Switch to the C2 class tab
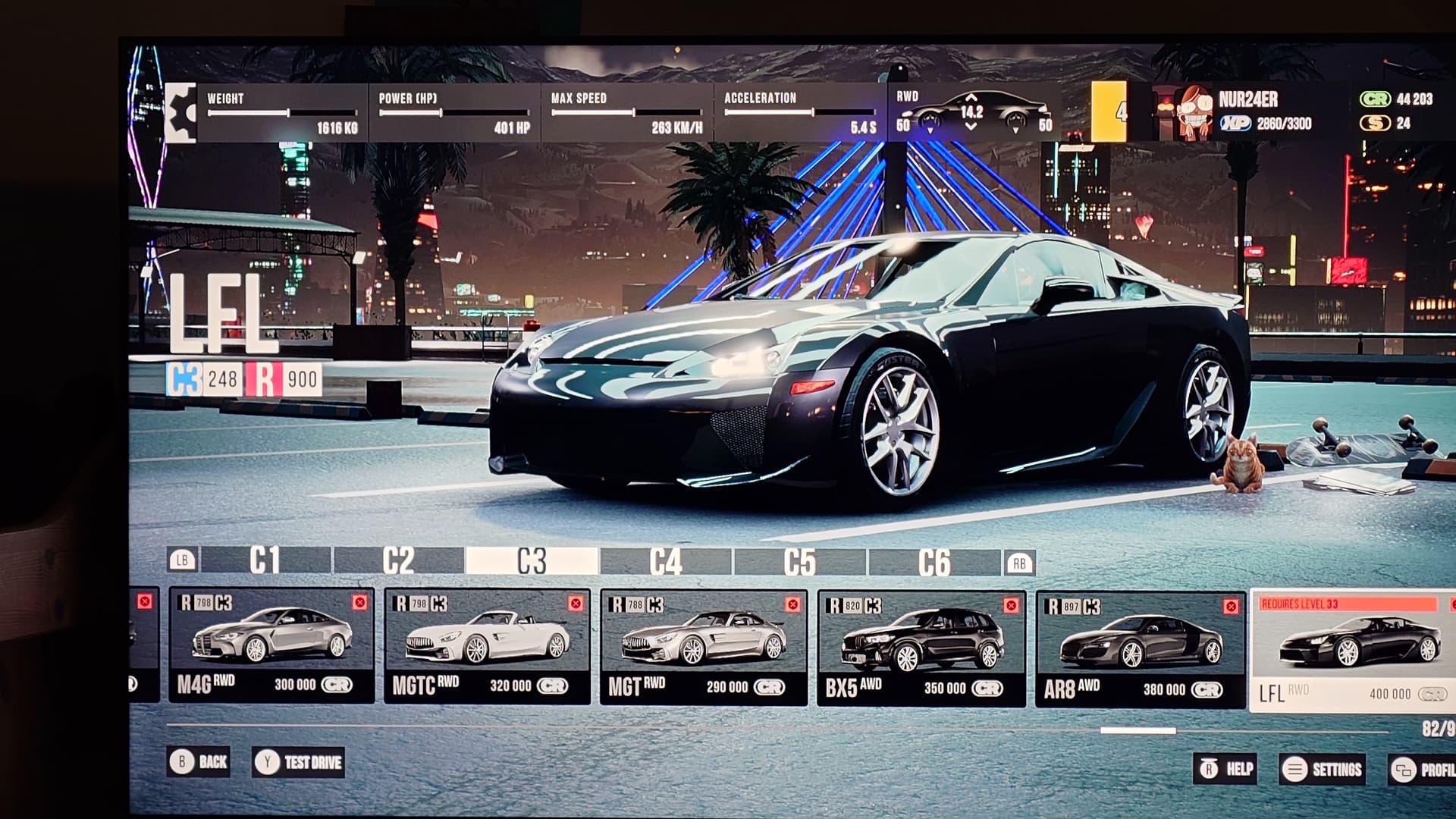Image resolution: width=1456 pixels, height=819 pixels. [399, 561]
